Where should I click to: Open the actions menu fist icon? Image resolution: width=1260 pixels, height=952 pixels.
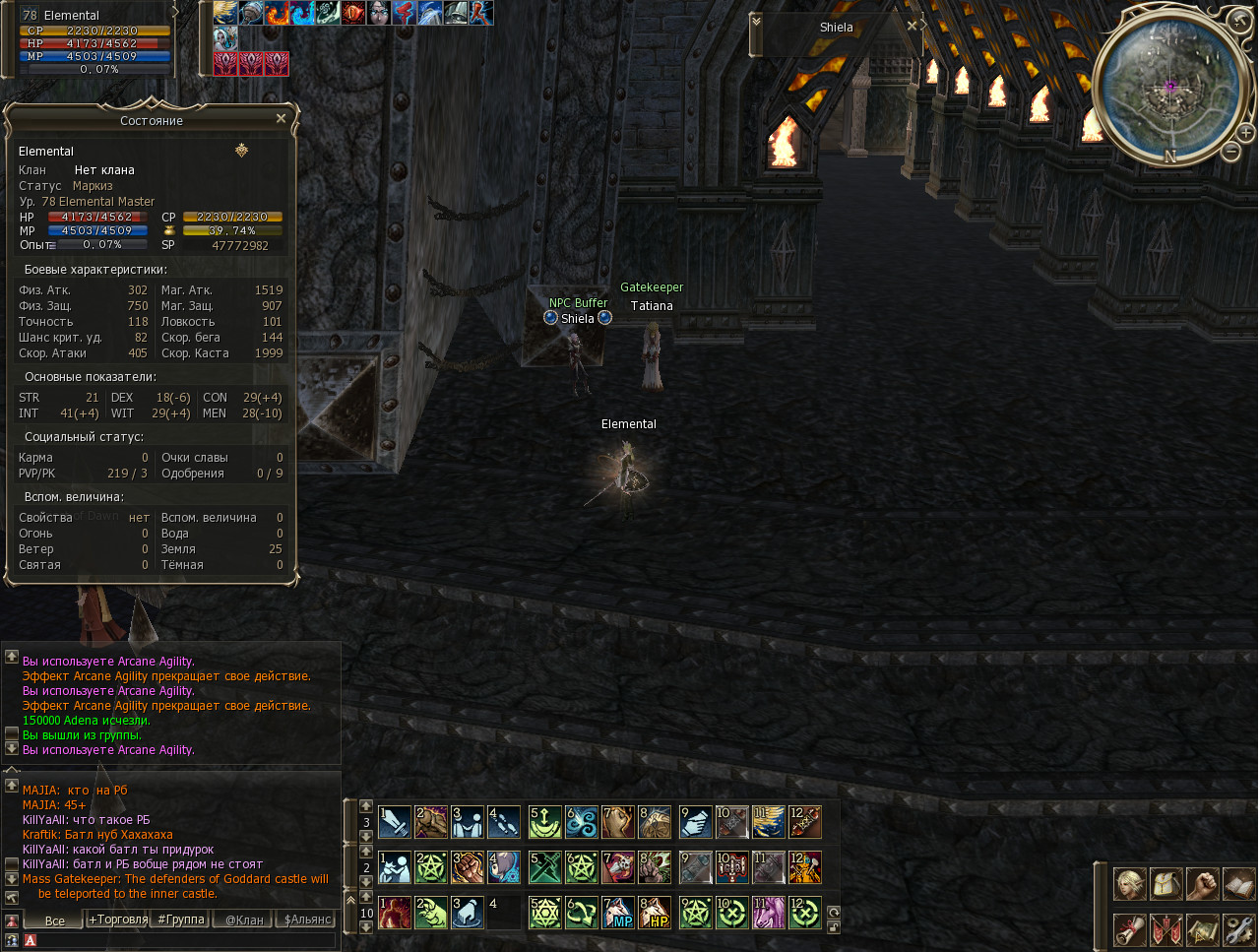pos(1202,884)
